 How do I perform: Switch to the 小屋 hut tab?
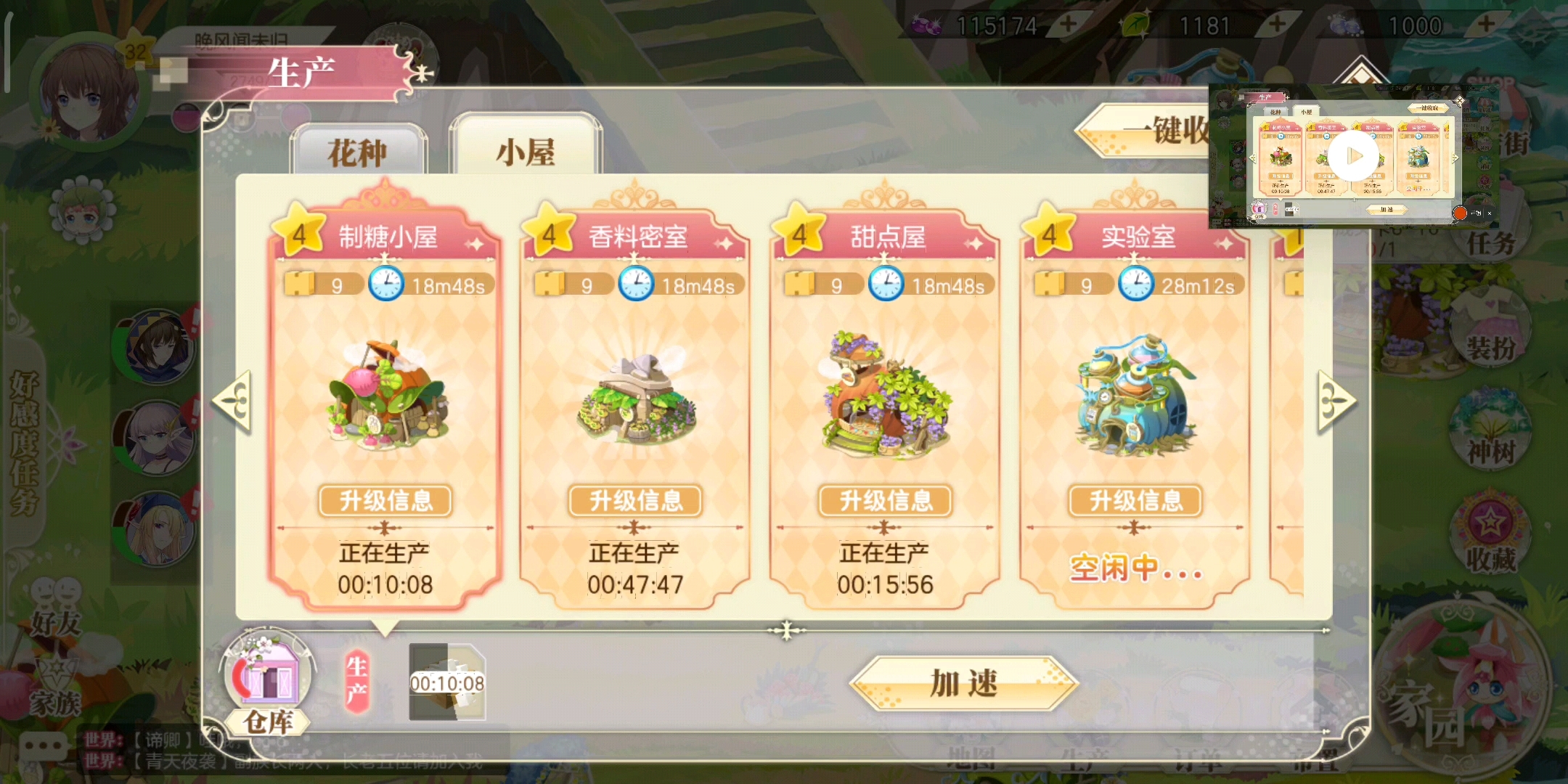point(526,152)
